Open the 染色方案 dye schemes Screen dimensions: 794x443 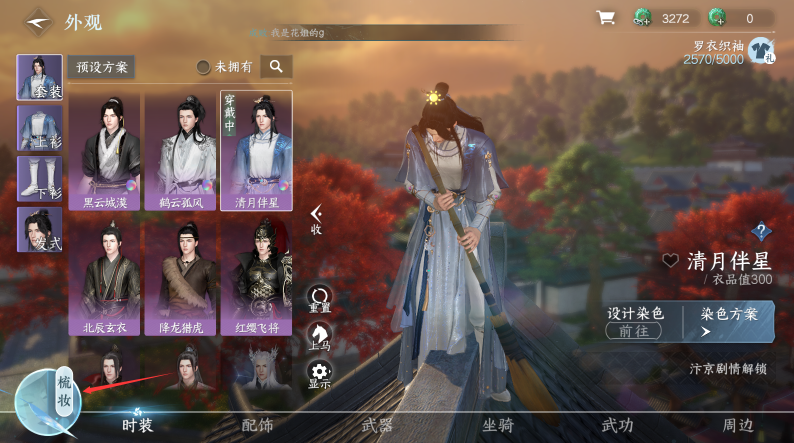click(728, 321)
